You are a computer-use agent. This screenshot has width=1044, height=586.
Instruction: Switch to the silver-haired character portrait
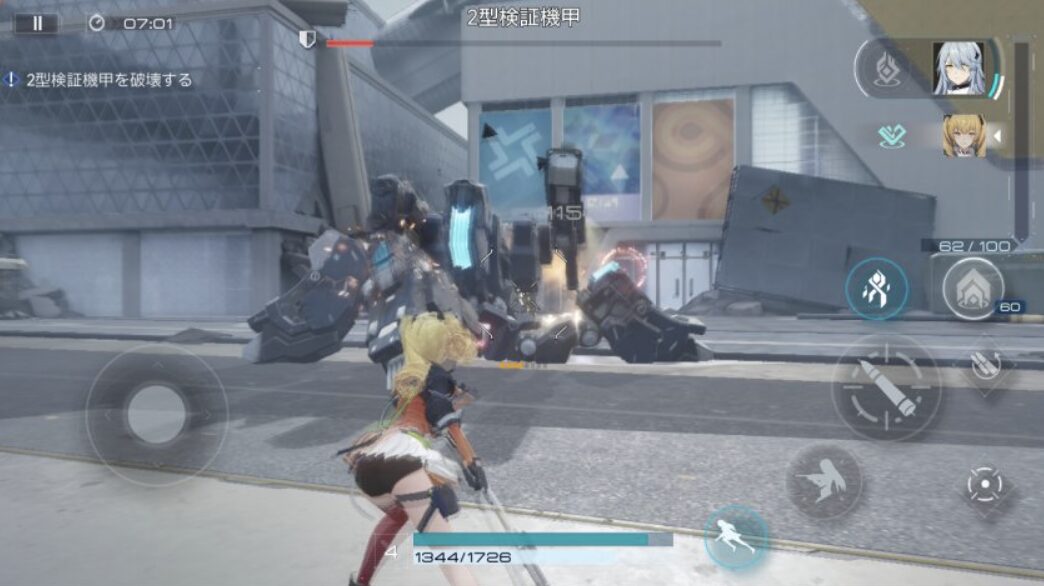[958, 68]
